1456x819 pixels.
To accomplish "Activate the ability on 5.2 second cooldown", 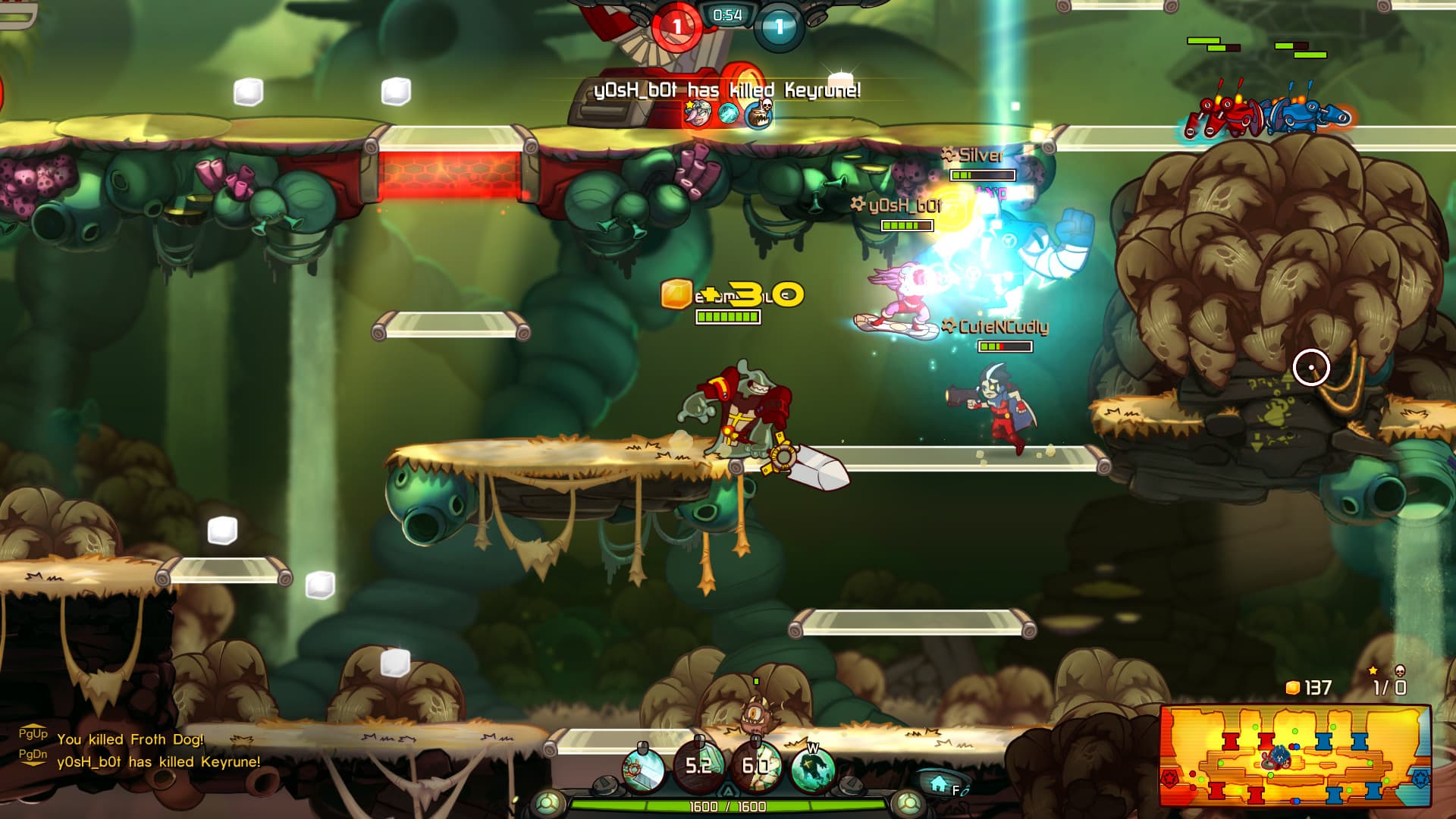I will point(698,766).
